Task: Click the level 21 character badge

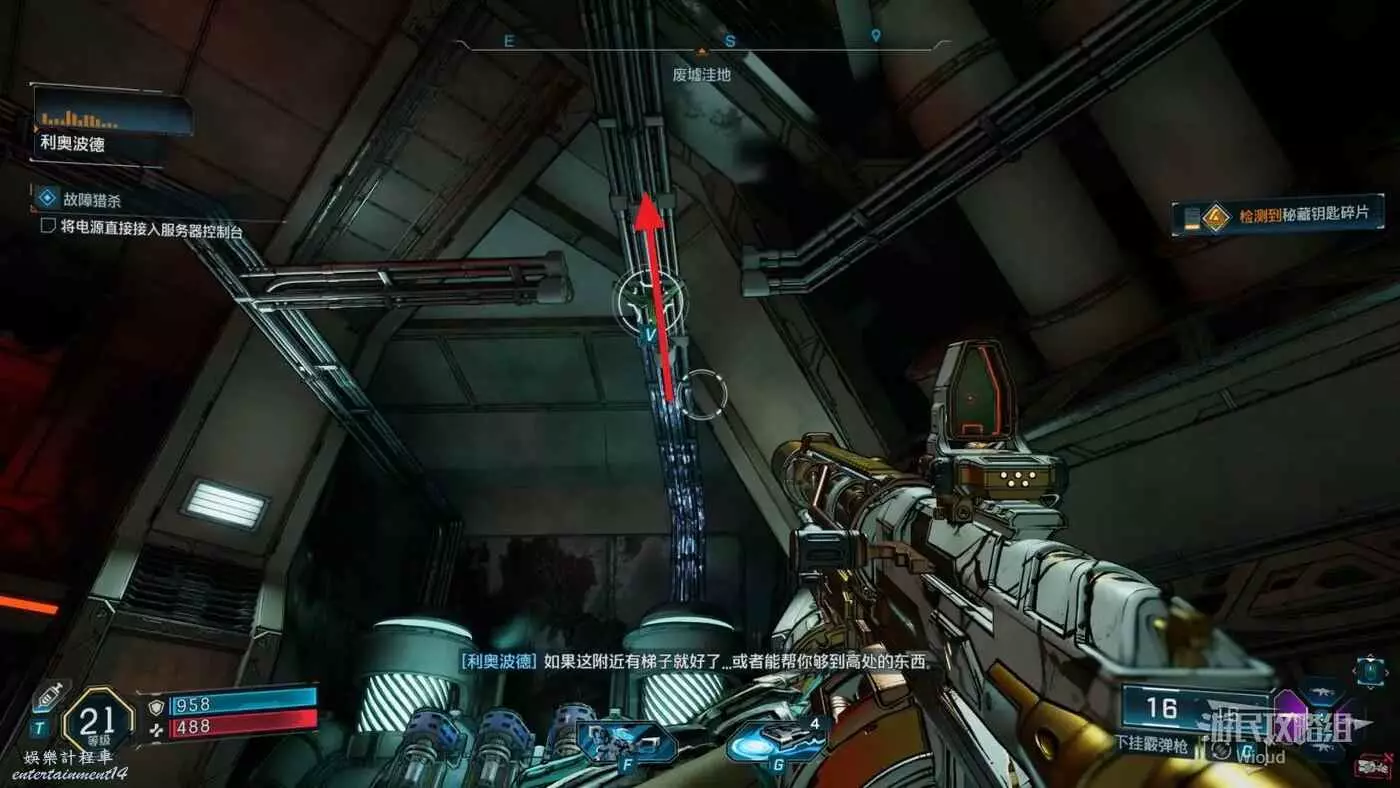Action: (98, 719)
